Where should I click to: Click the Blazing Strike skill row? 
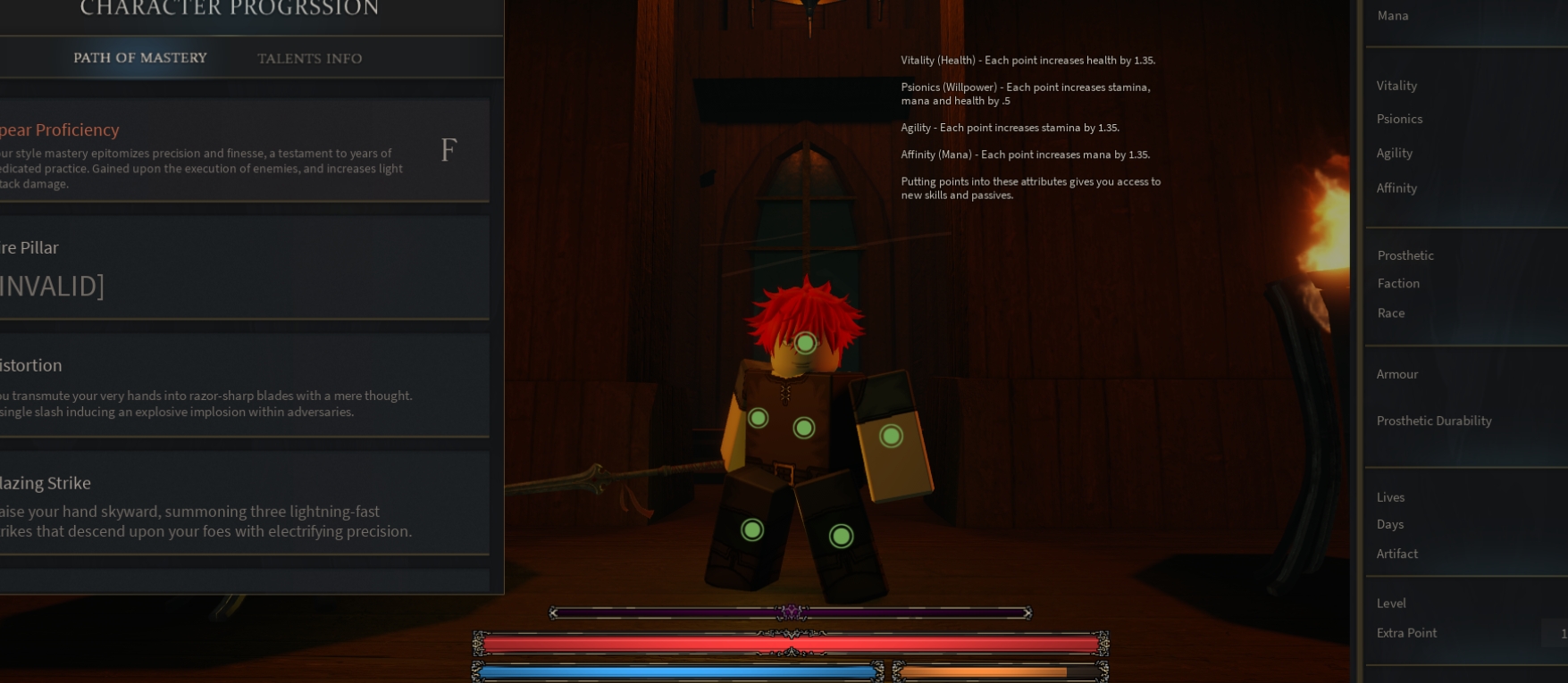tap(243, 504)
